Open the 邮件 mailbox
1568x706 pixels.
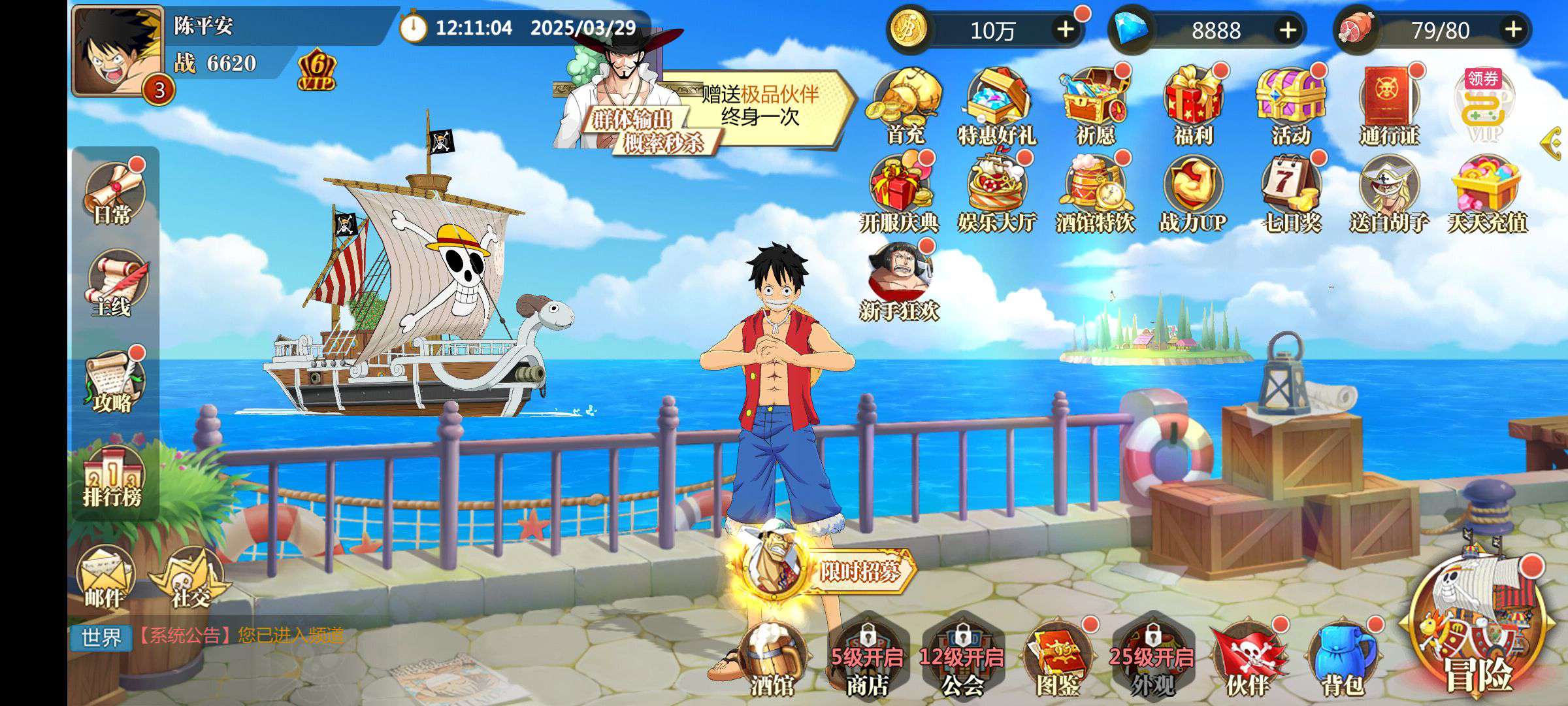click(x=105, y=579)
